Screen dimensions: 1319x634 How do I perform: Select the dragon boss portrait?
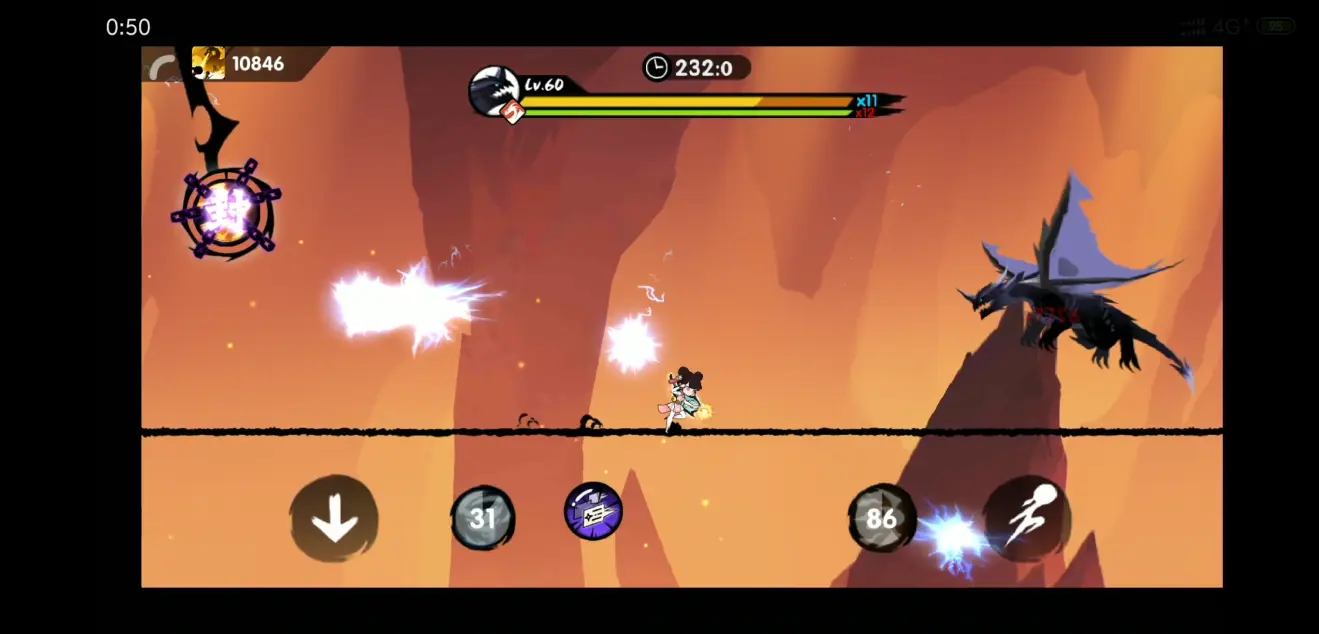coord(494,91)
